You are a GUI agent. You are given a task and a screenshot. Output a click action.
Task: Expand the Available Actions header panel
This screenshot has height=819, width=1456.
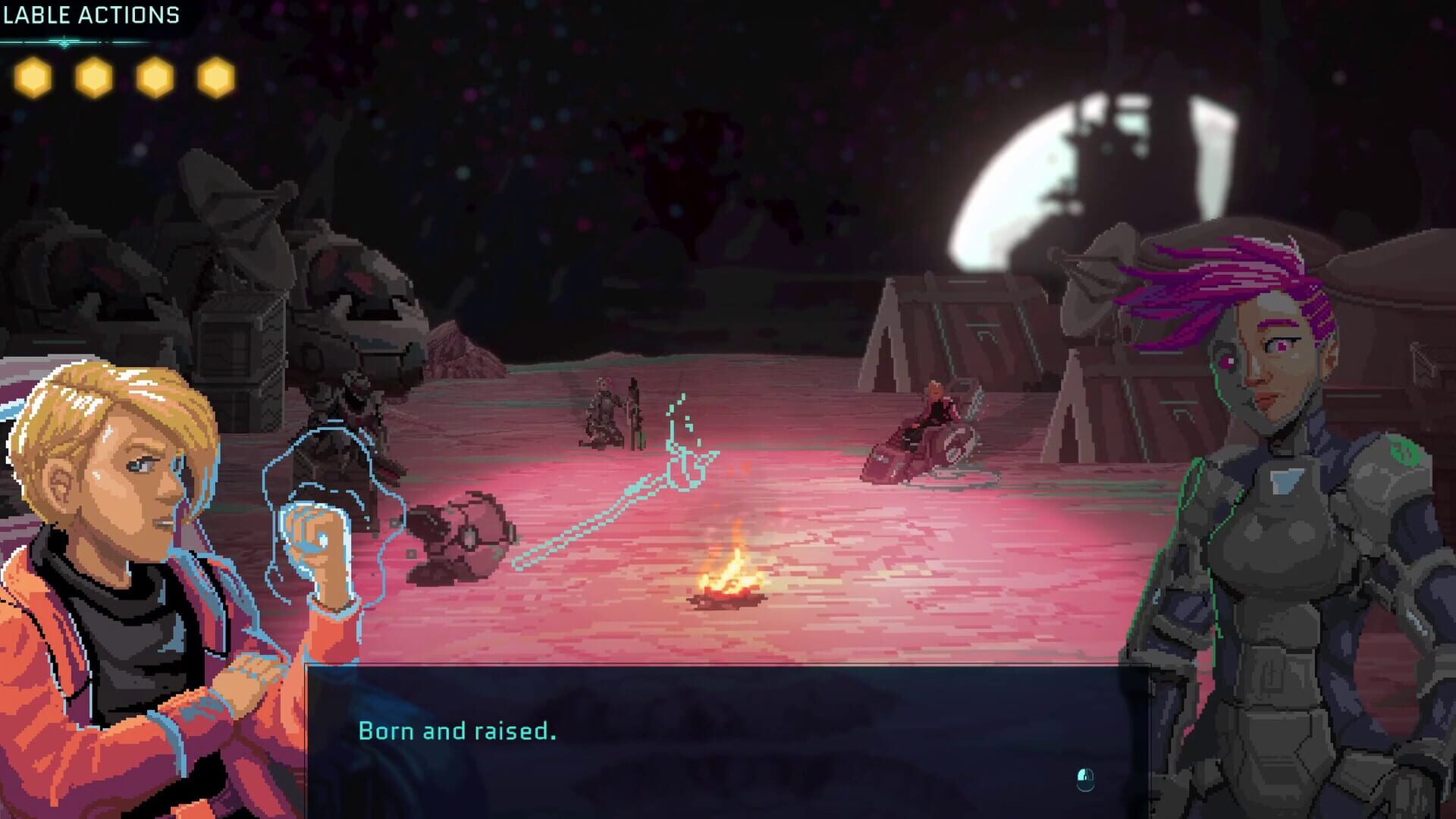tap(91, 14)
